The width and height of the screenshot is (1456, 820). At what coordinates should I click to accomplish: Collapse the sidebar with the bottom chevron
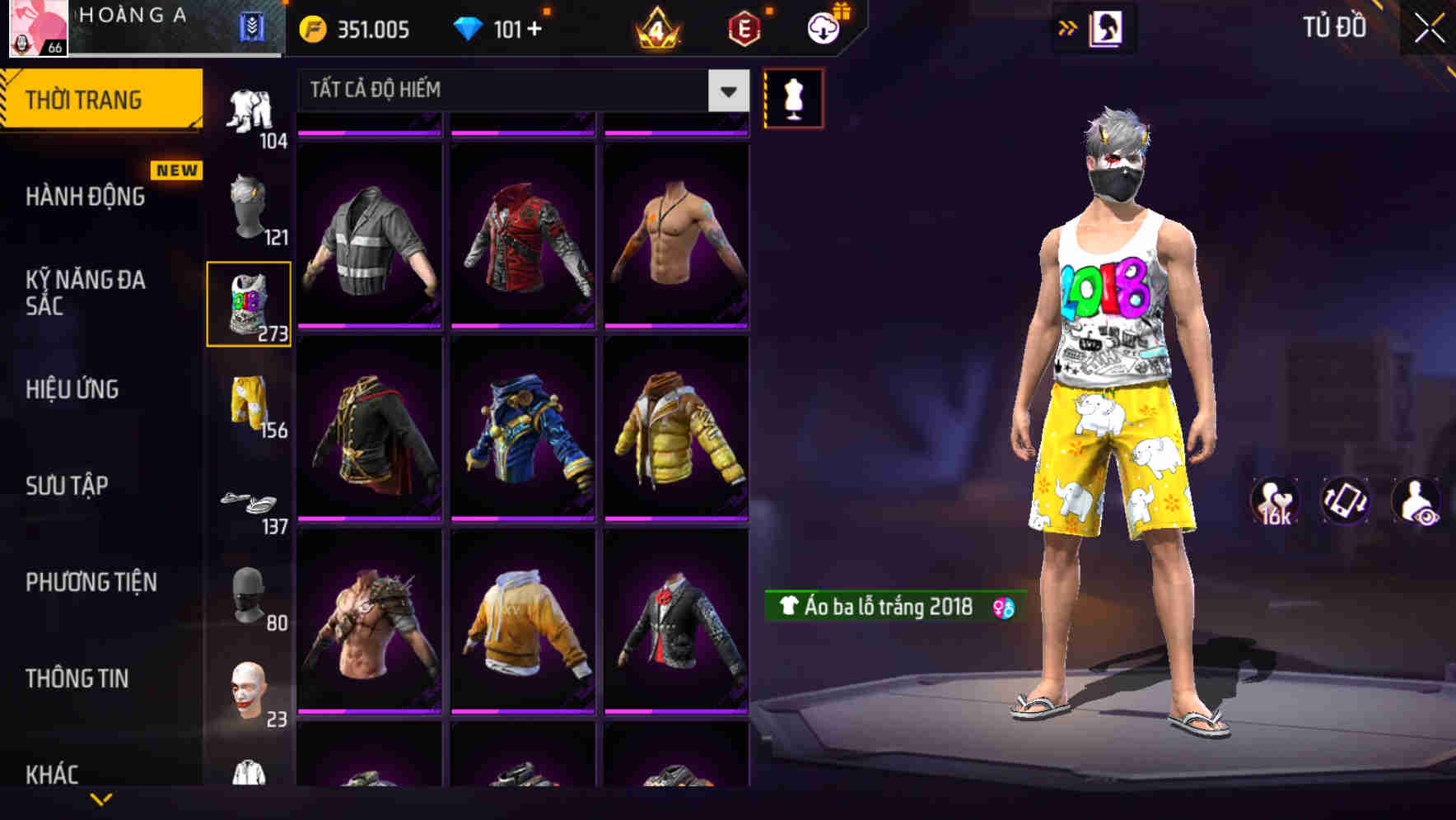tap(102, 800)
